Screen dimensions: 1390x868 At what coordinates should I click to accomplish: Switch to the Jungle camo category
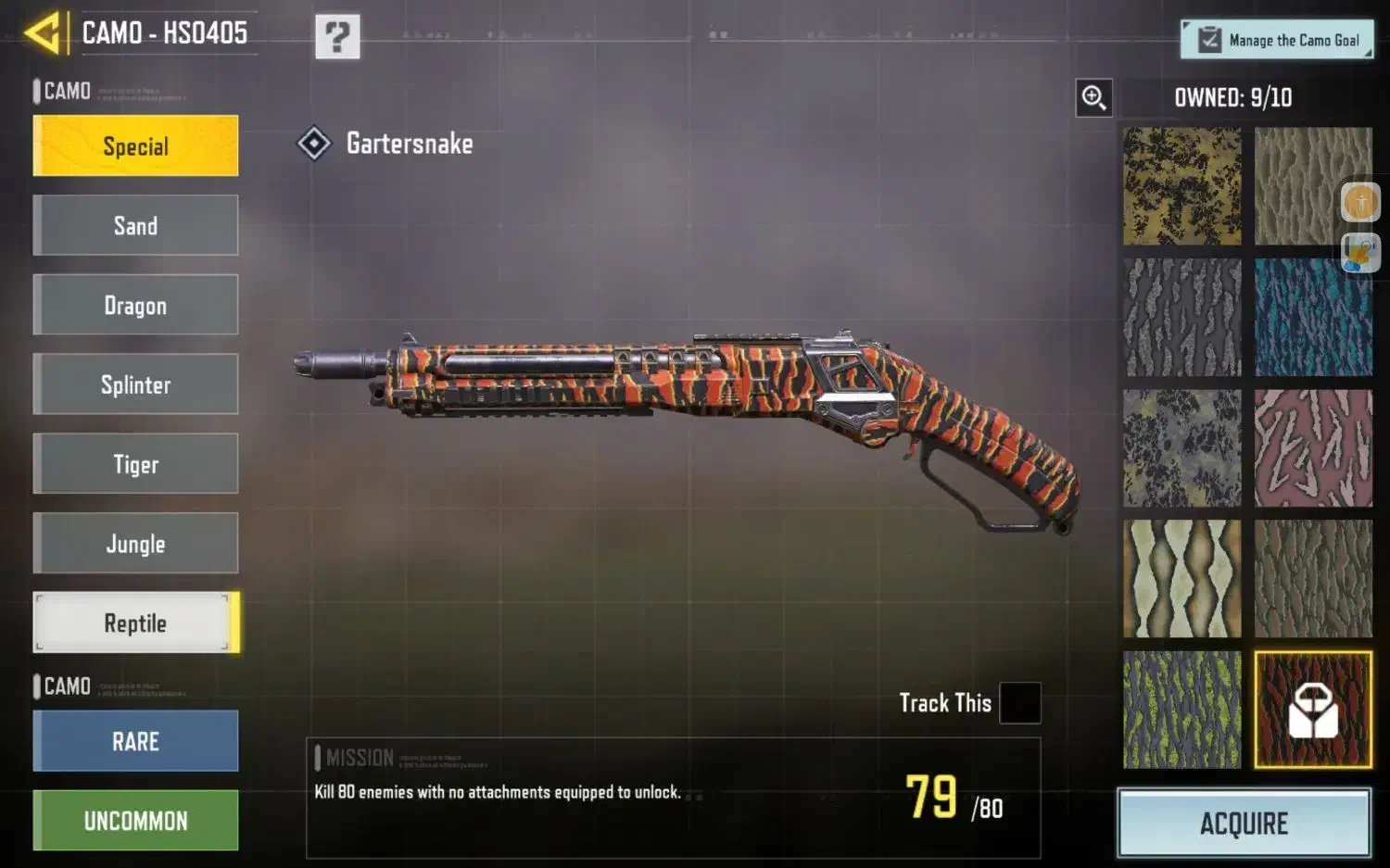click(x=135, y=543)
